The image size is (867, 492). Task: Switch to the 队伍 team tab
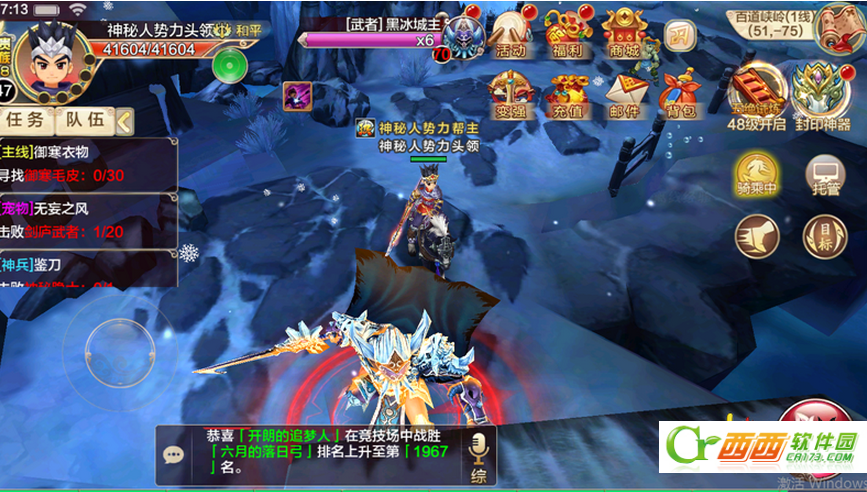click(x=84, y=120)
